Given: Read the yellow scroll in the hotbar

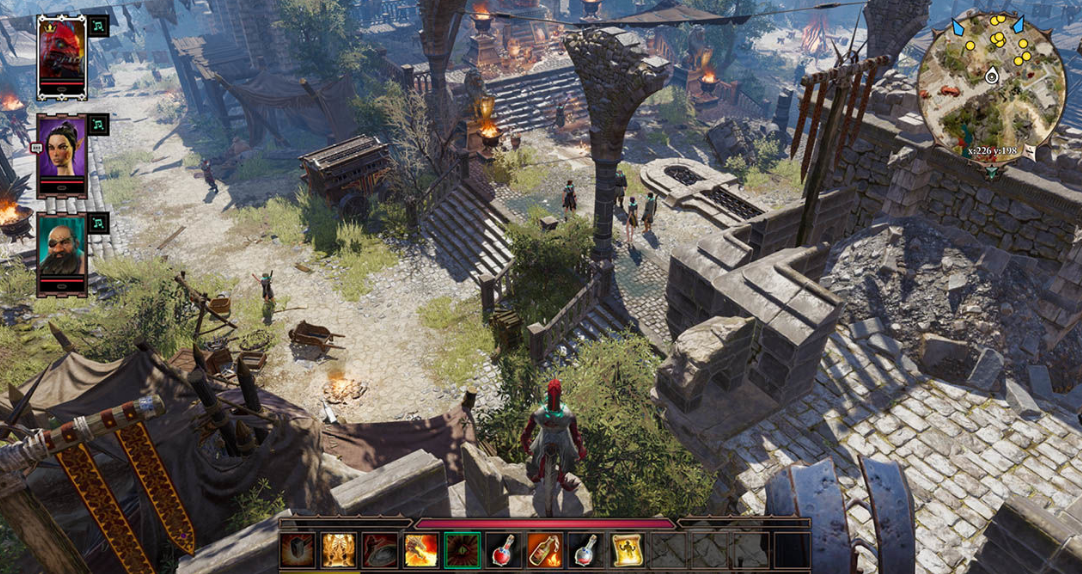Looking at the screenshot, I should click(626, 550).
